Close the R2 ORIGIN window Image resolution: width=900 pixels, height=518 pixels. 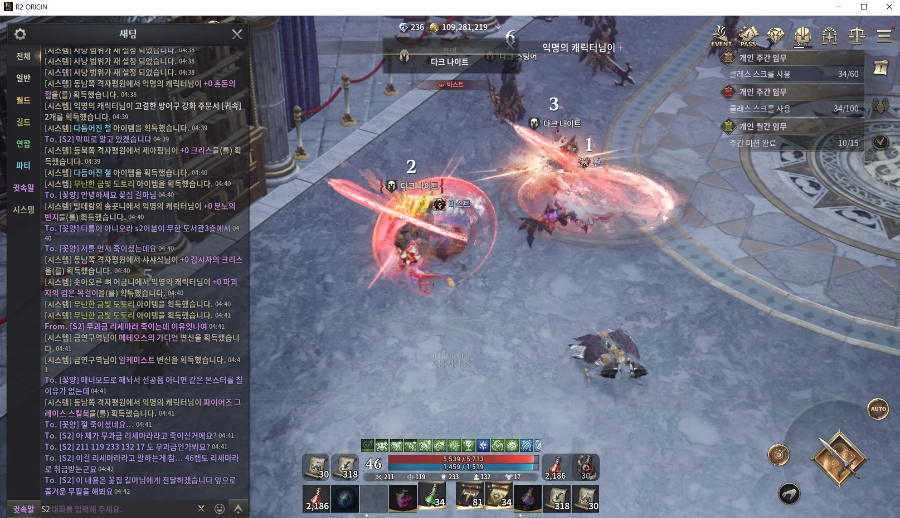point(884,7)
